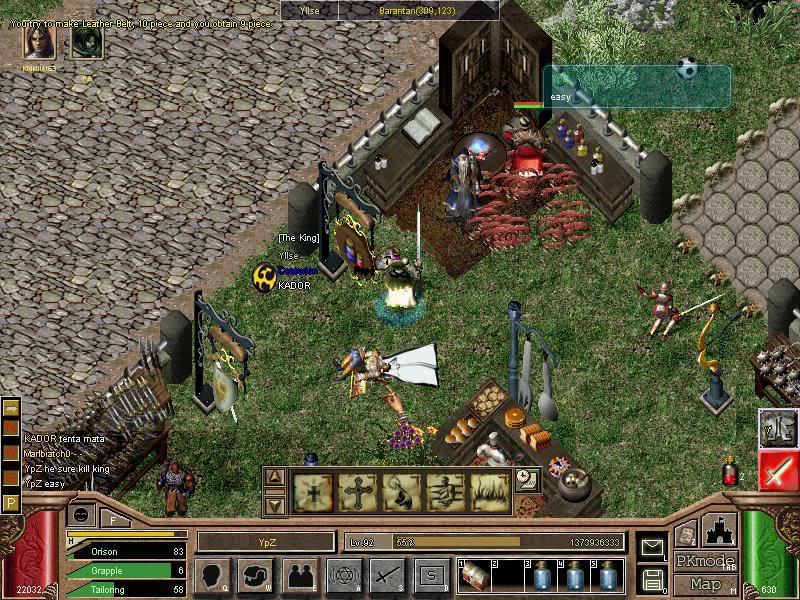
Task: Cast the first cross spell in skill bar
Action: pos(312,492)
